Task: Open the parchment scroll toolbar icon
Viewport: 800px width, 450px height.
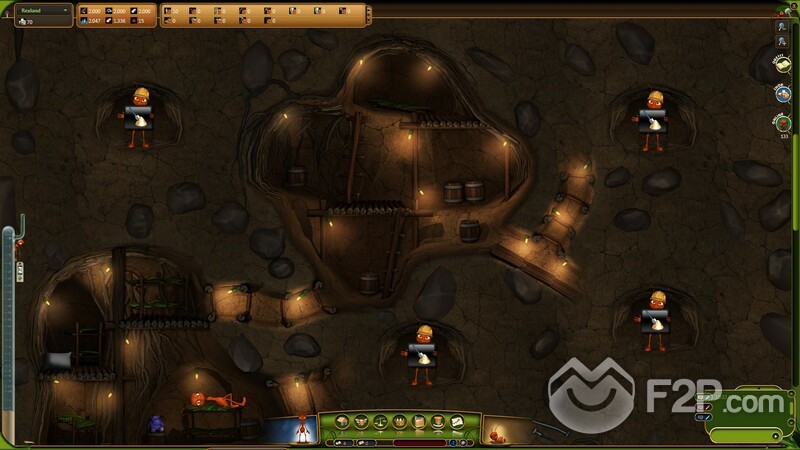Action: click(x=419, y=420)
